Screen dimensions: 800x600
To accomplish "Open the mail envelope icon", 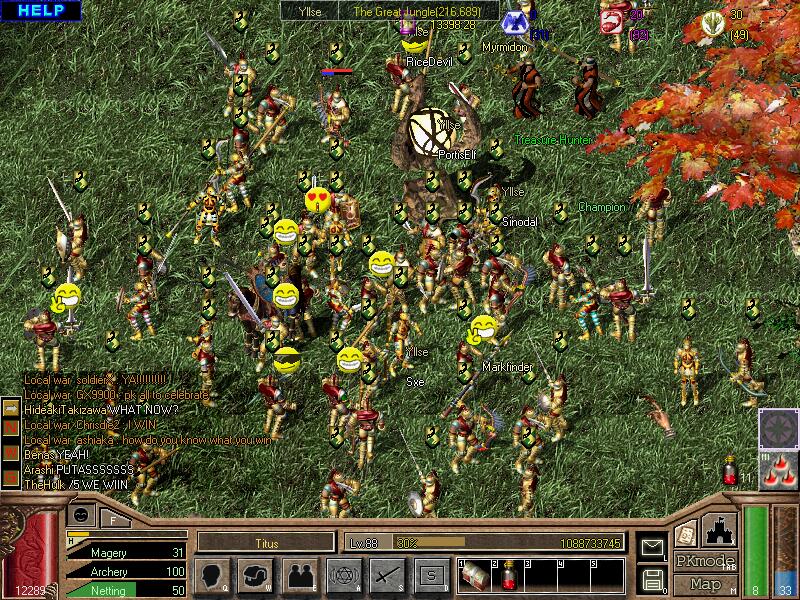I will (x=652, y=548).
